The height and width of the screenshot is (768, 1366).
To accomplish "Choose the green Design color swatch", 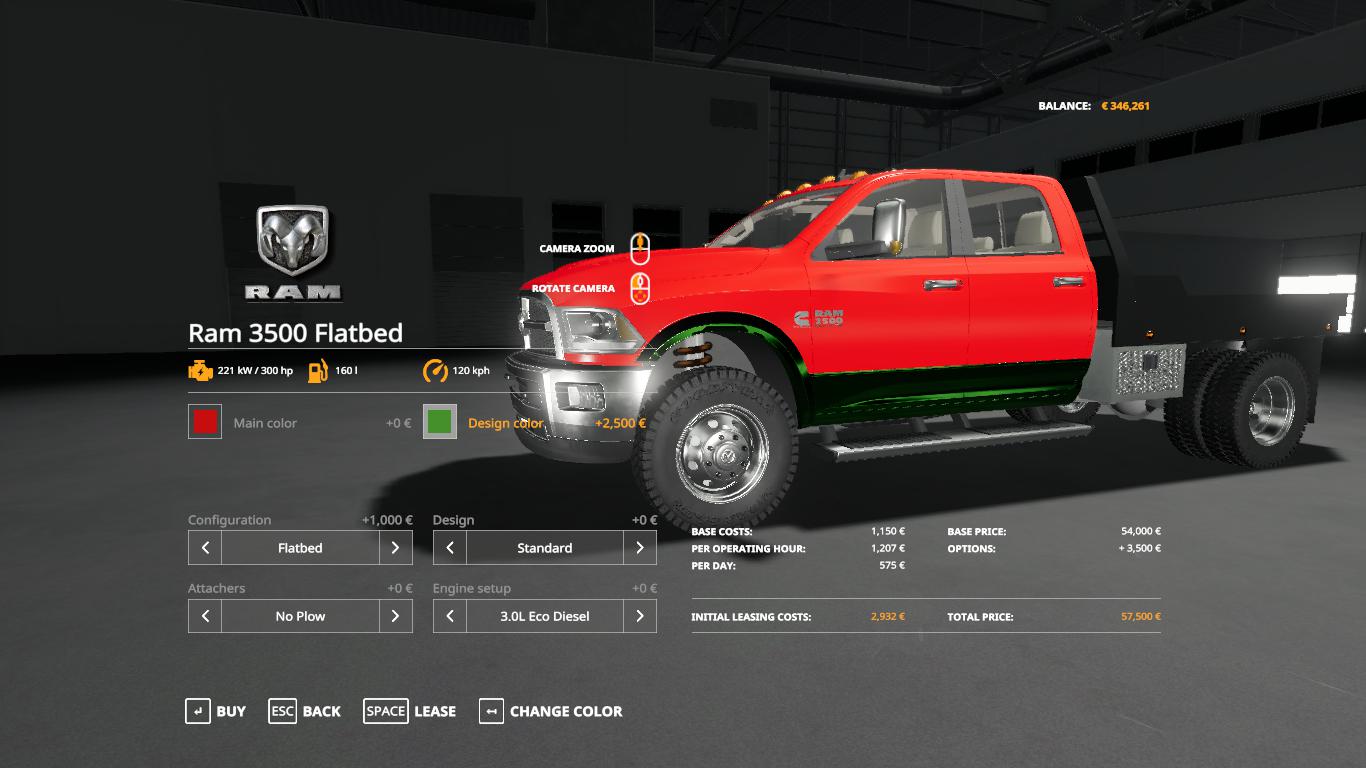I will [x=440, y=422].
